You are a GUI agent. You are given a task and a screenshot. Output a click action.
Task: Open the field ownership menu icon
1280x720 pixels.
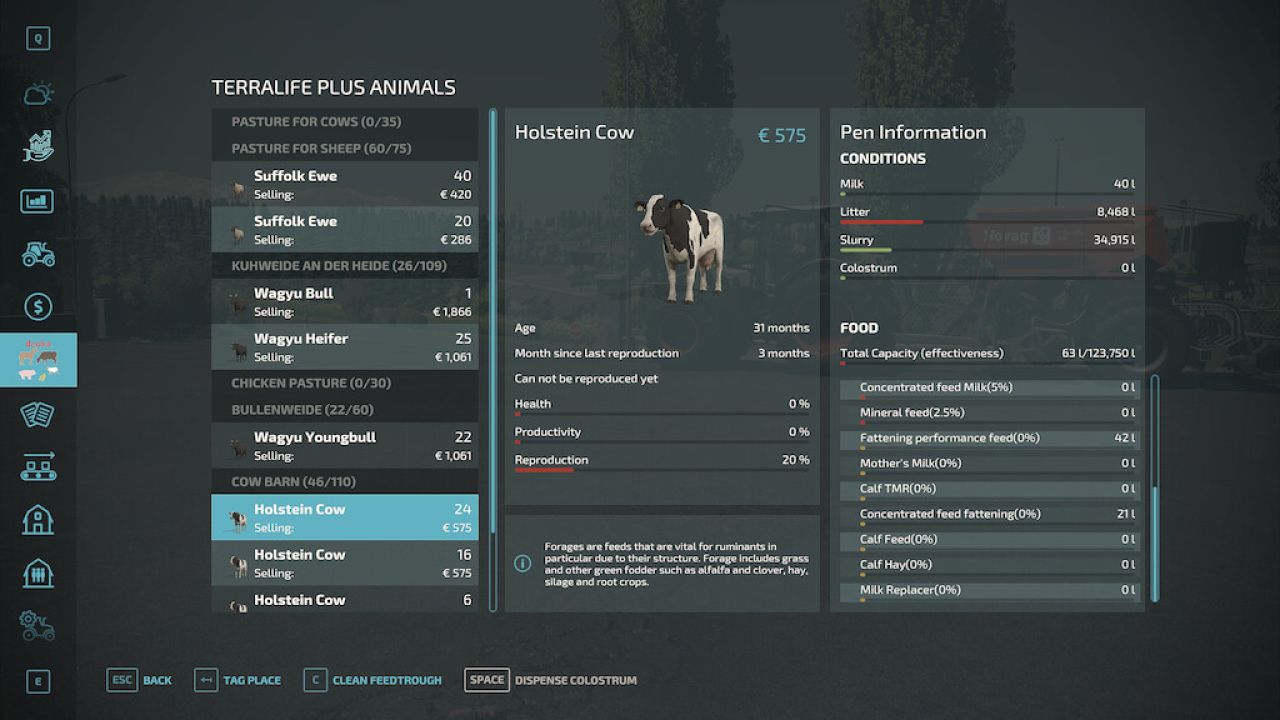(x=38, y=146)
